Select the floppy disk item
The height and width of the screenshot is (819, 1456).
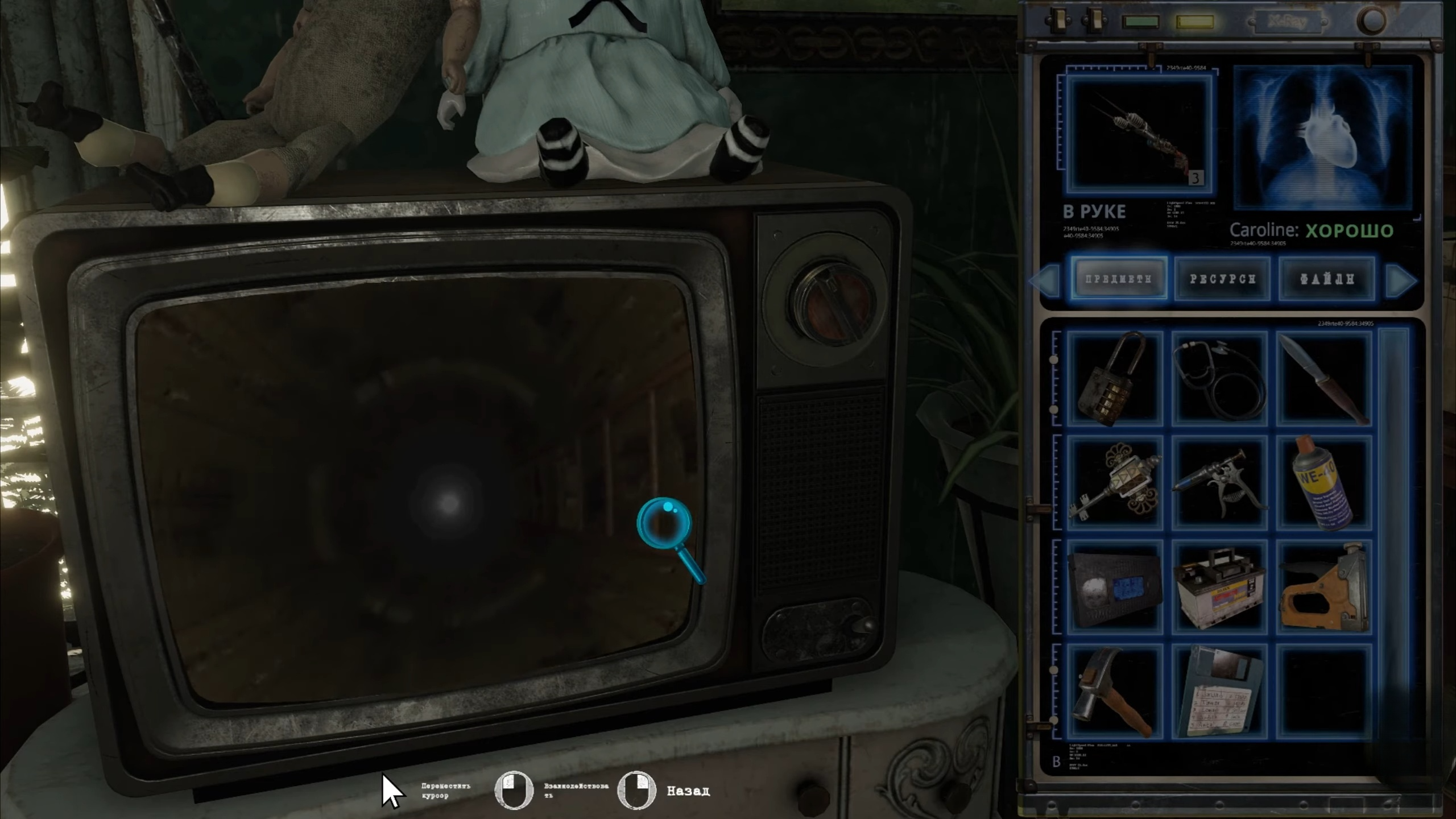pyautogui.click(x=1219, y=692)
